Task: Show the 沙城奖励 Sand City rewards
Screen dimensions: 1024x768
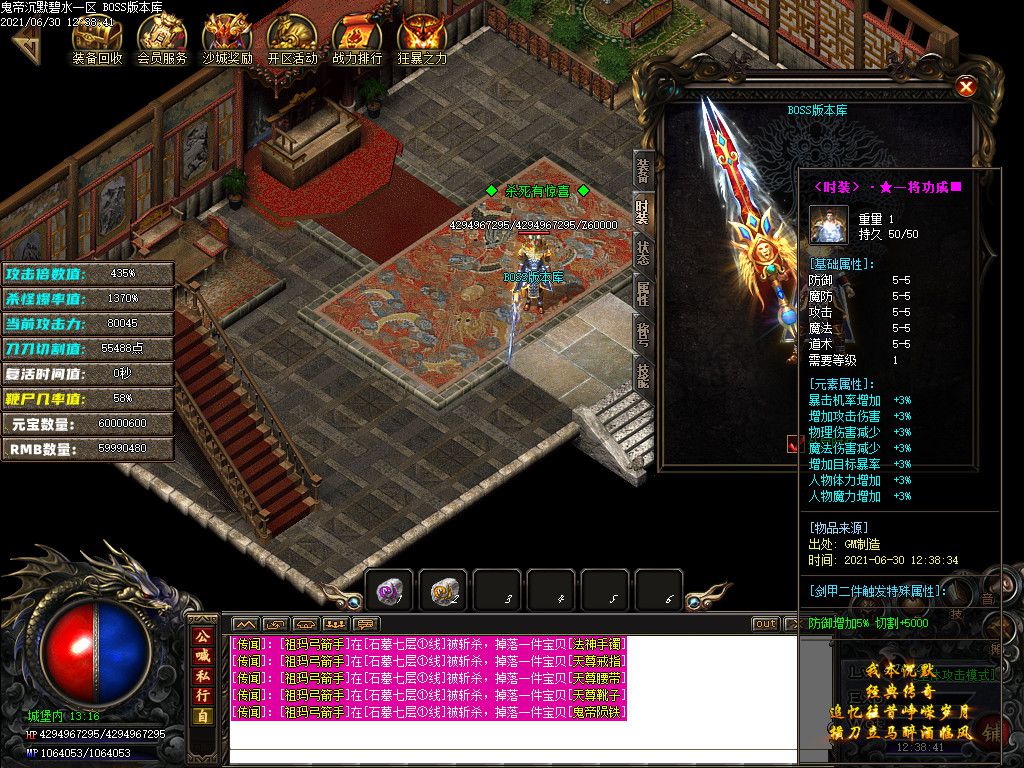Action: coord(227,38)
